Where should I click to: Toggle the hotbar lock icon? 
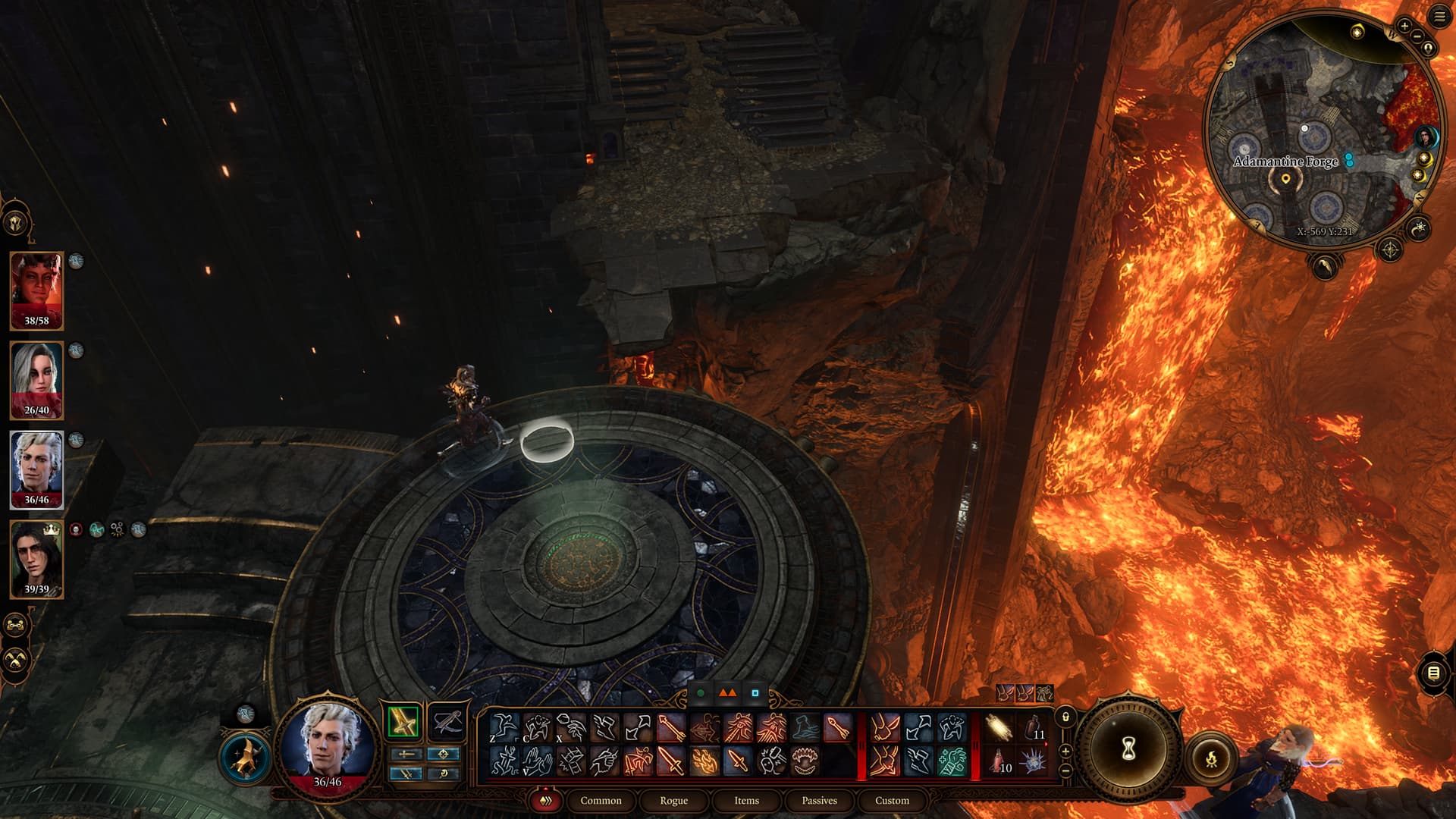click(1065, 717)
